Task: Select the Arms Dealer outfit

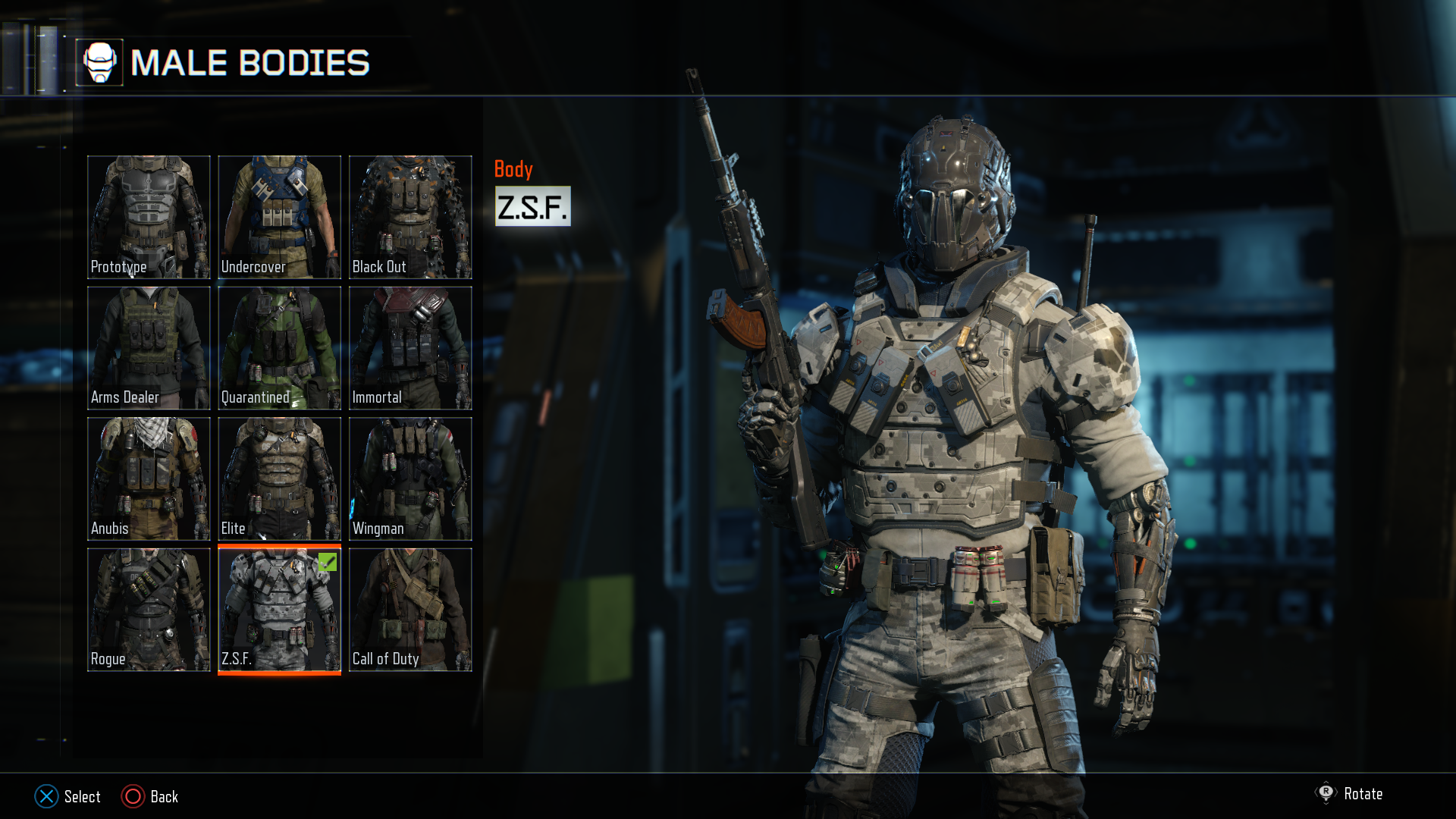Action: (149, 348)
